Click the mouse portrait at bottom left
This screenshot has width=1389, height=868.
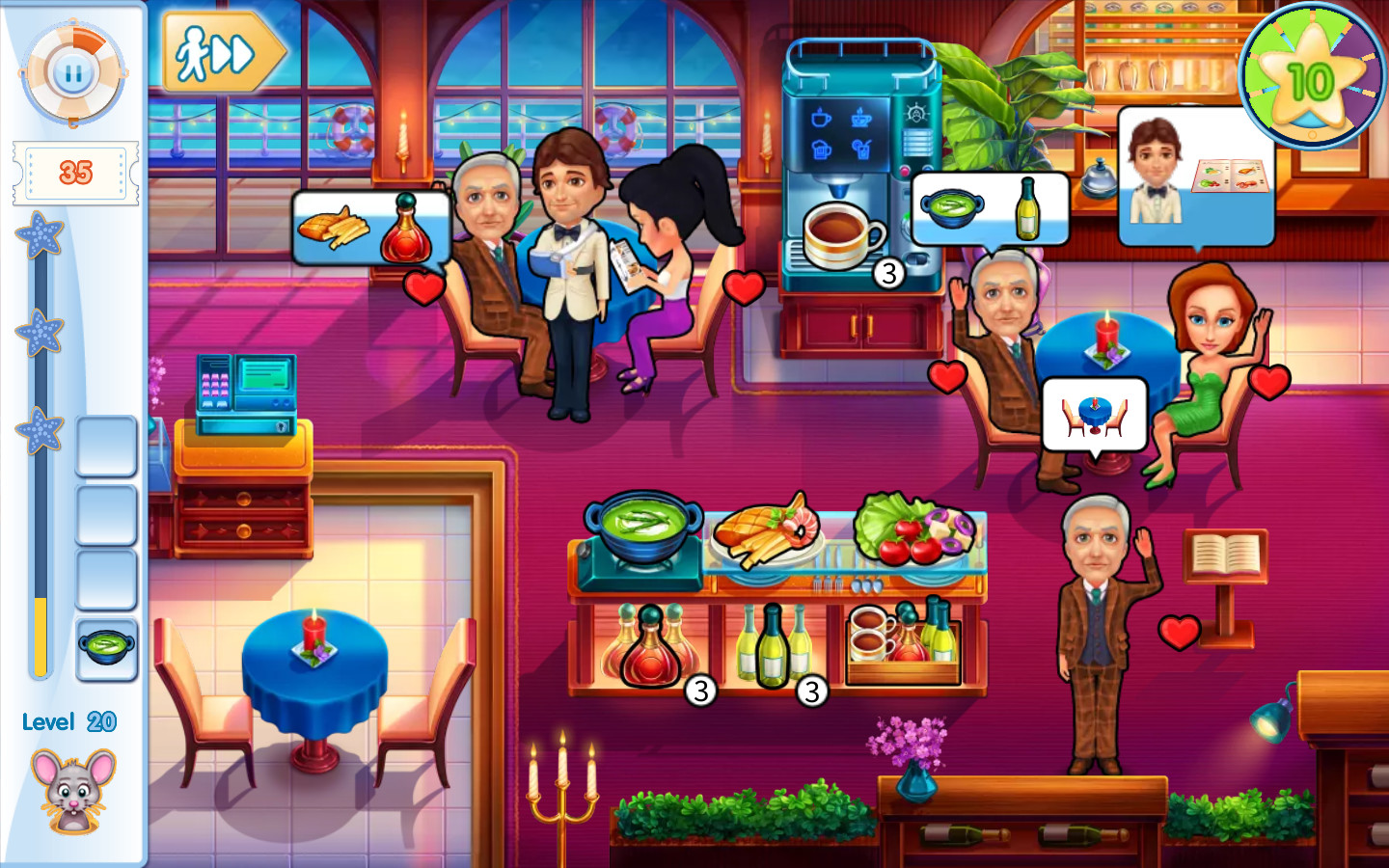click(72, 786)
